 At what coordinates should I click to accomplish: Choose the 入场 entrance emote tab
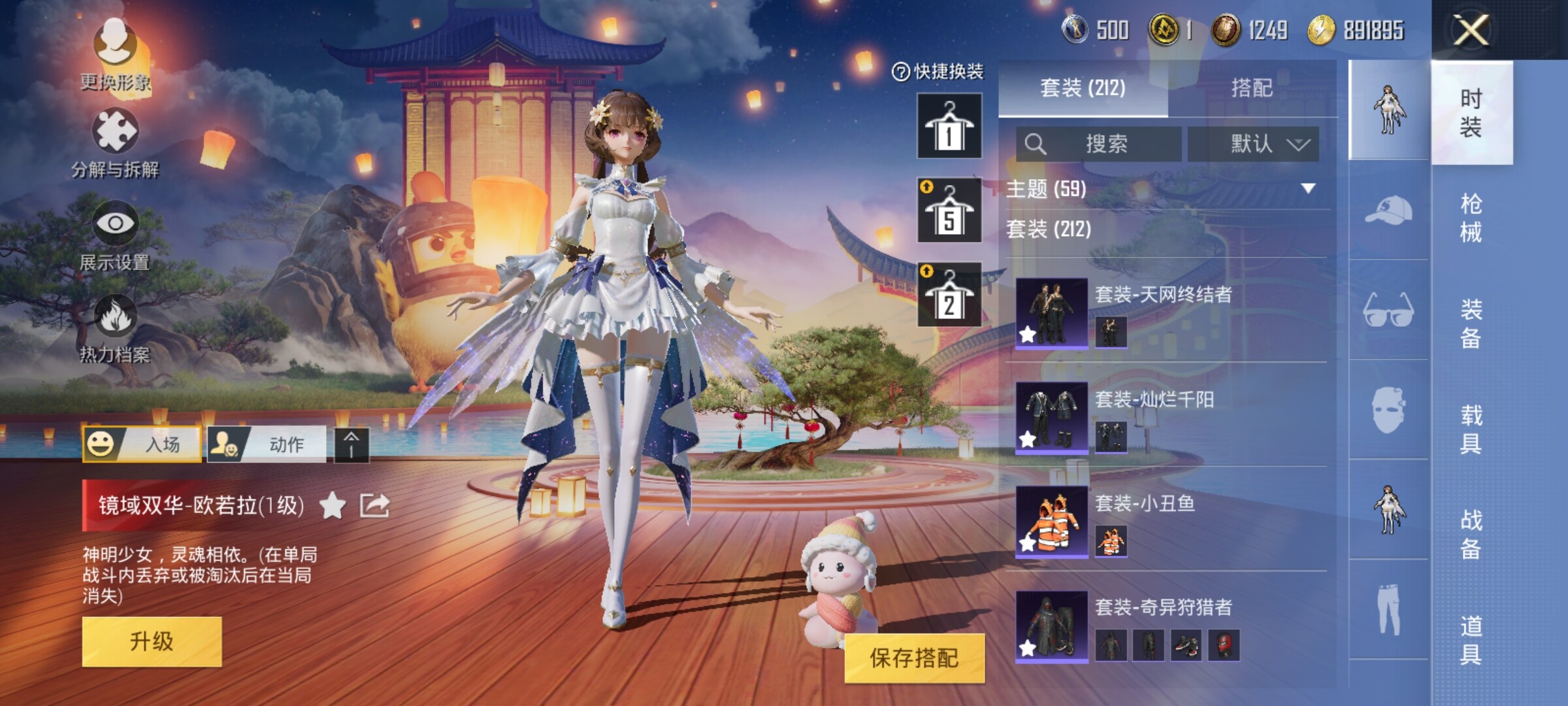point(142,445)
